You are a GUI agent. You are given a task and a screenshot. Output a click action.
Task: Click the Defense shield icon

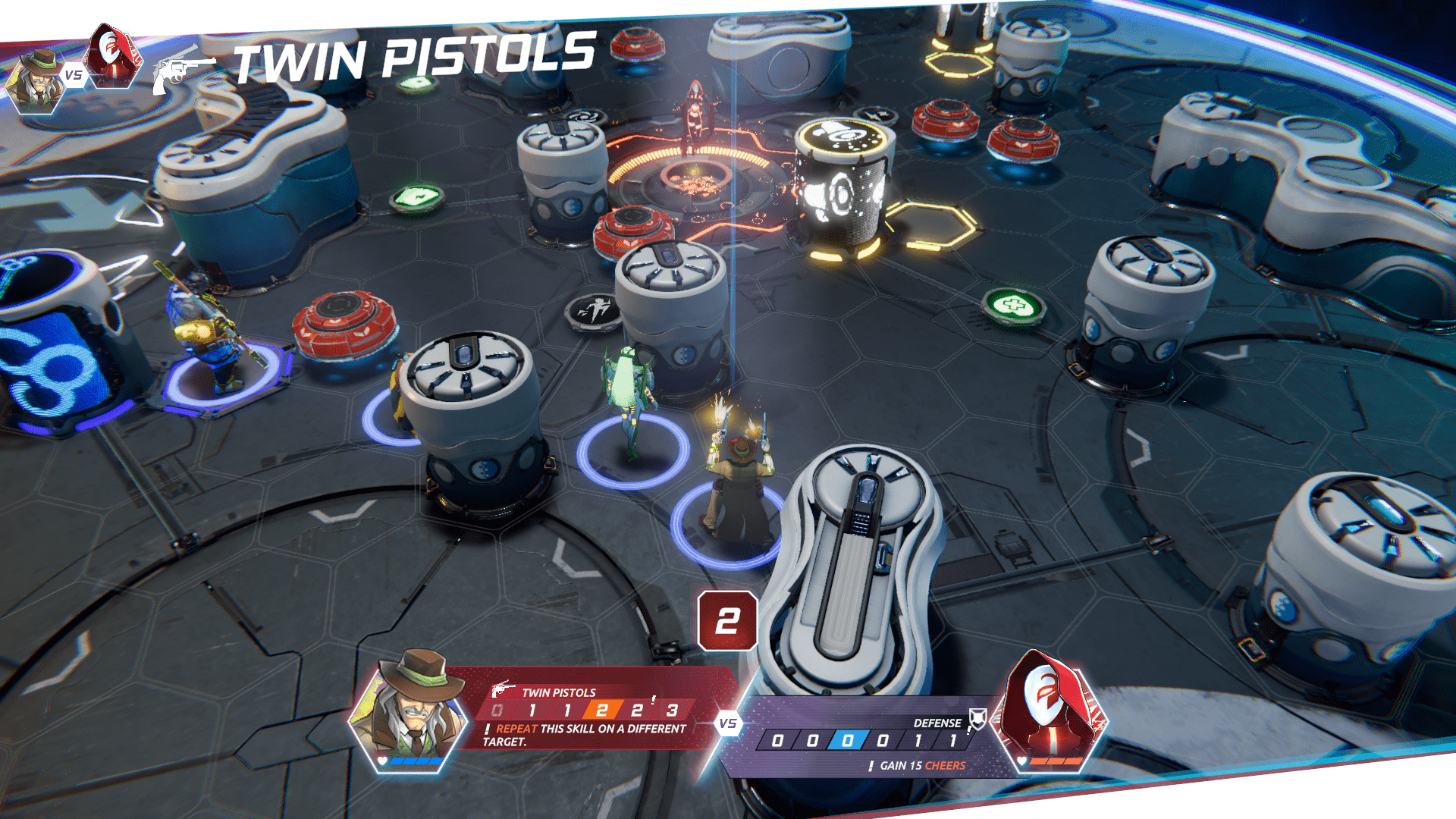(x=978, y=719)
